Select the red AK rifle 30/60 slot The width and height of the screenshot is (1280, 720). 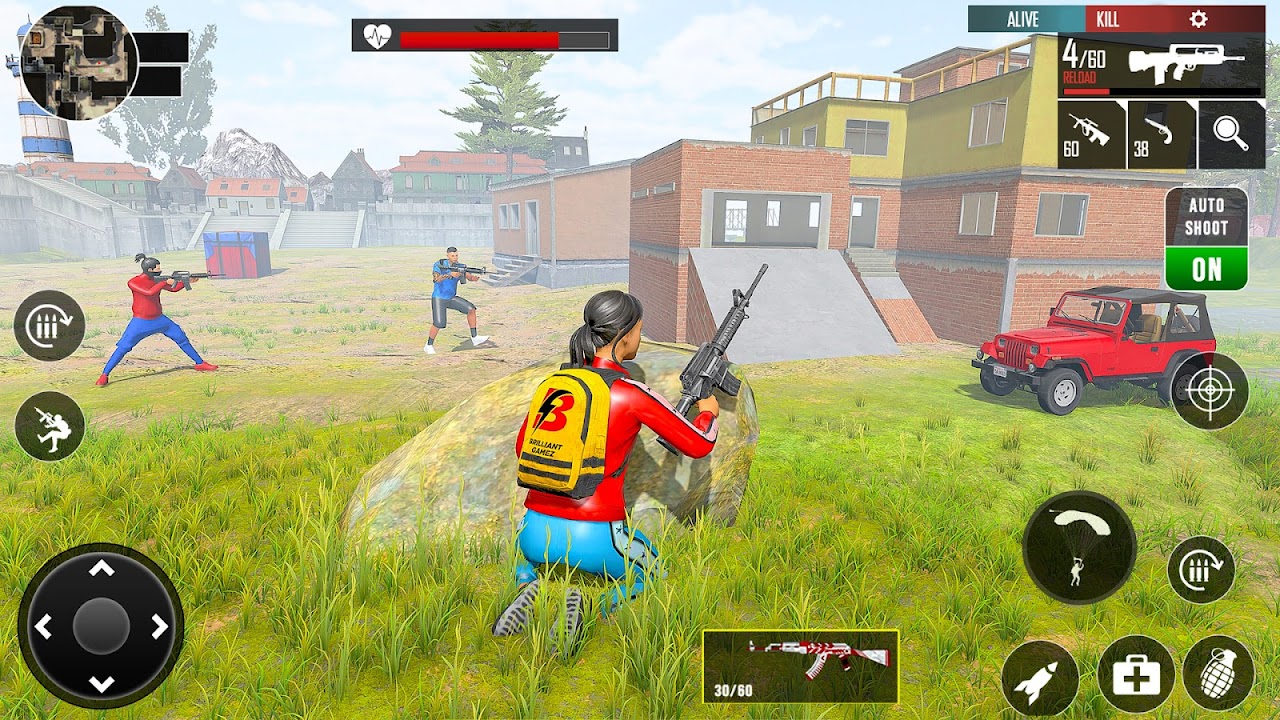800,665
